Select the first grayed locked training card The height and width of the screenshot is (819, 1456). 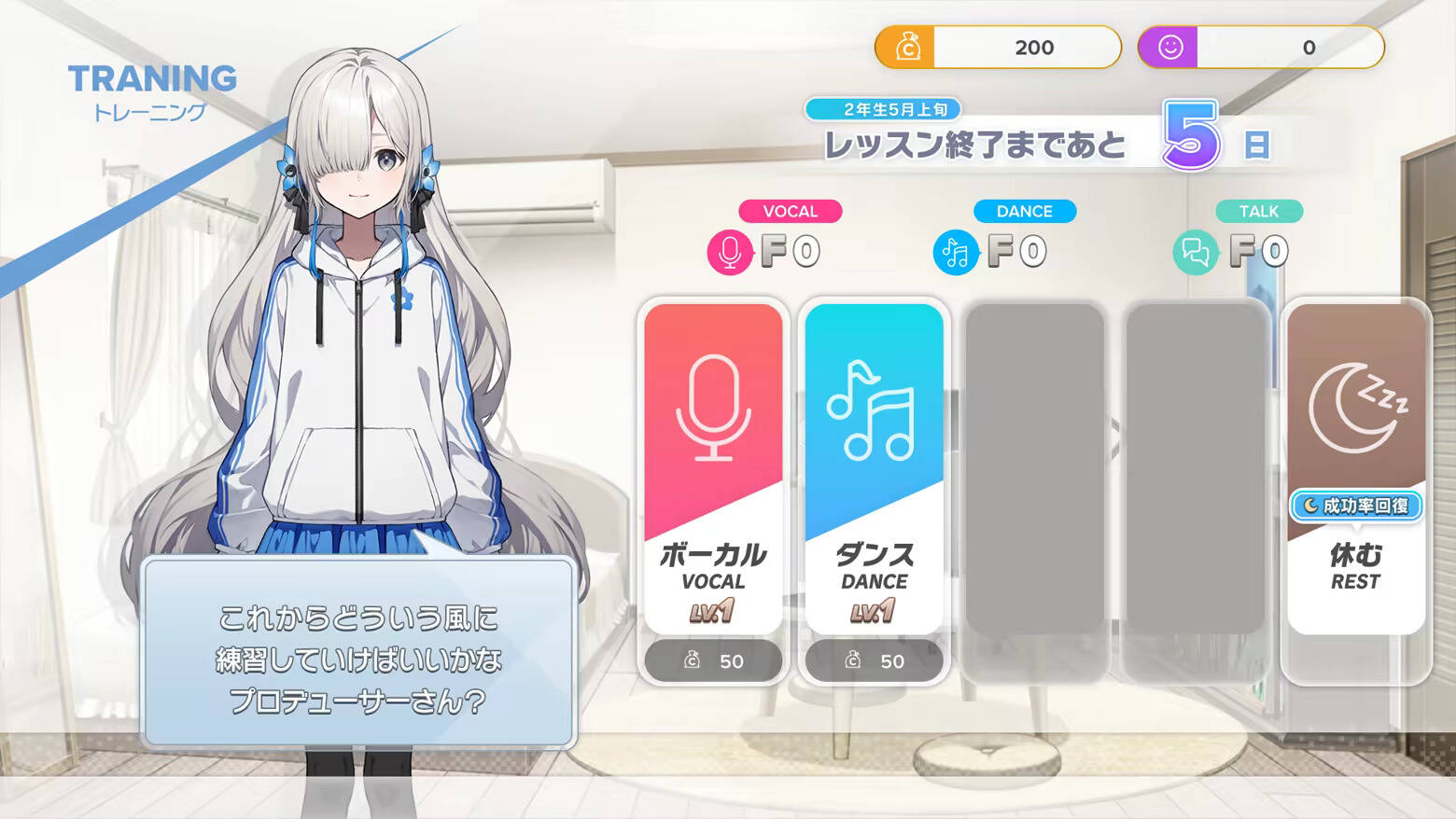point(1036,466)
